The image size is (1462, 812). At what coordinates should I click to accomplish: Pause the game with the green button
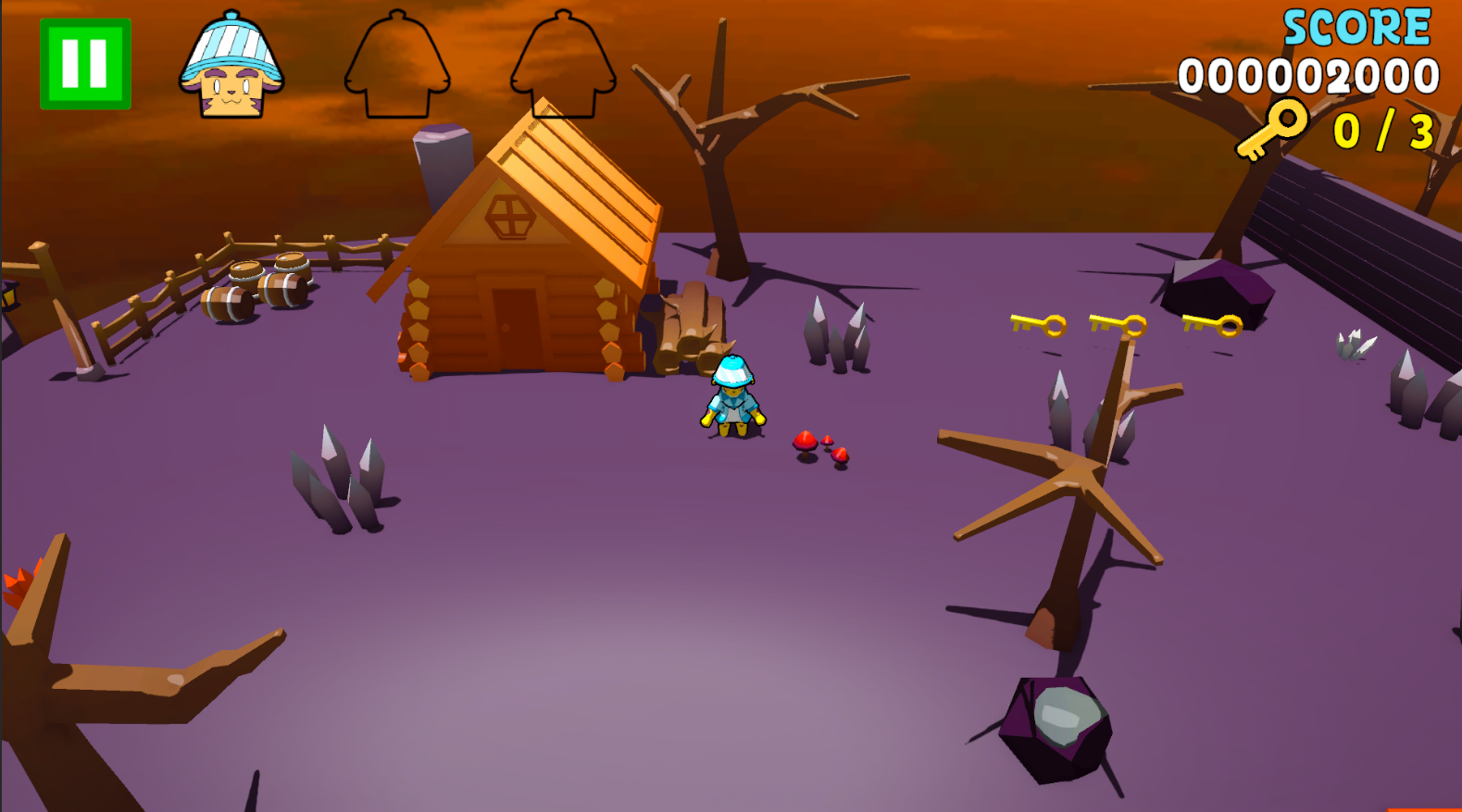[85, 64]
